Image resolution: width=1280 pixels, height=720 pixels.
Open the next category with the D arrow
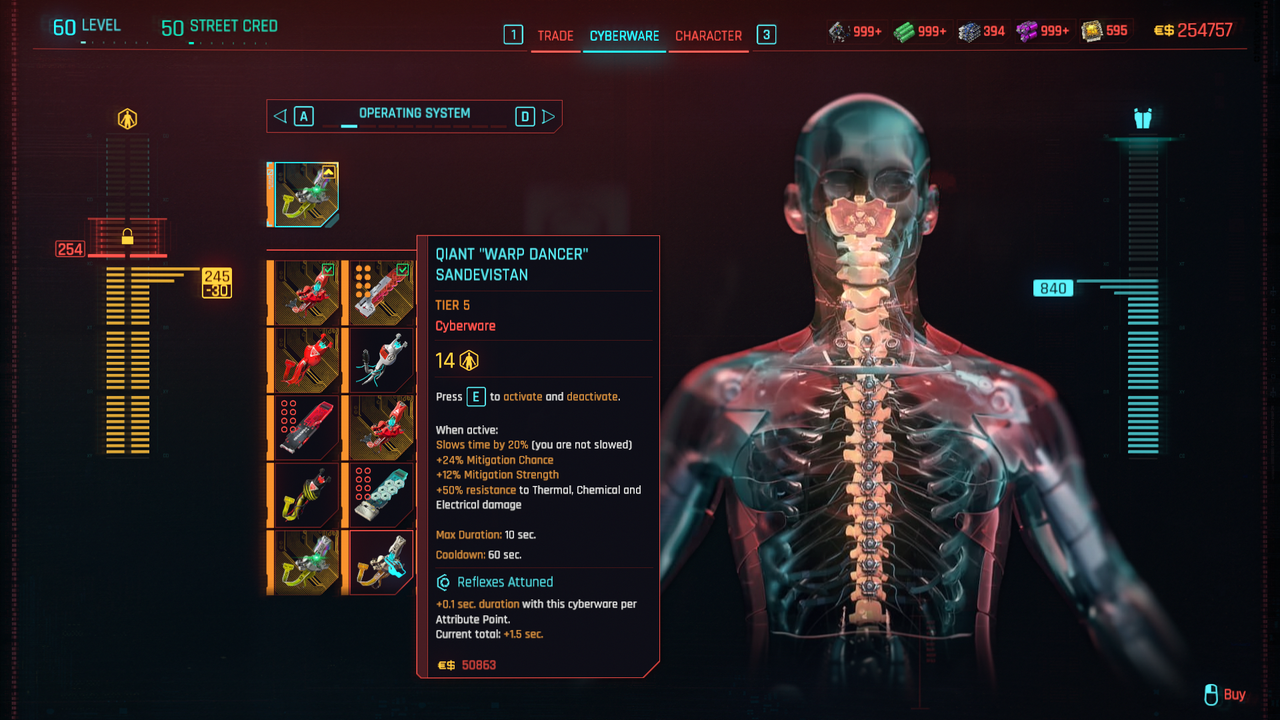point(549,115)
